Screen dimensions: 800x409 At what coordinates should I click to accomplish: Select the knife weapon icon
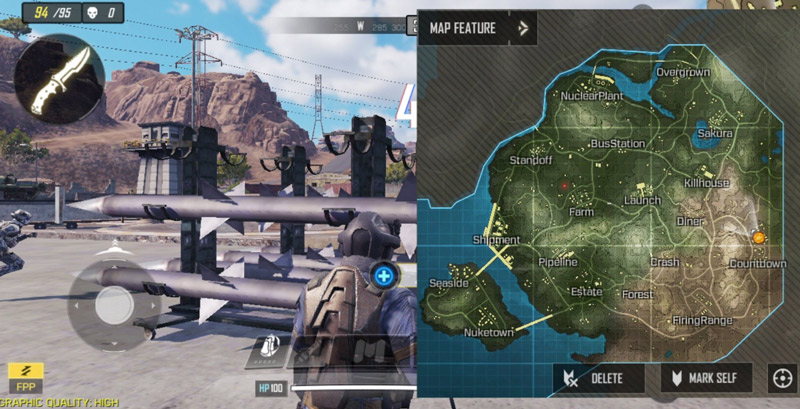[x=59, y=79]
